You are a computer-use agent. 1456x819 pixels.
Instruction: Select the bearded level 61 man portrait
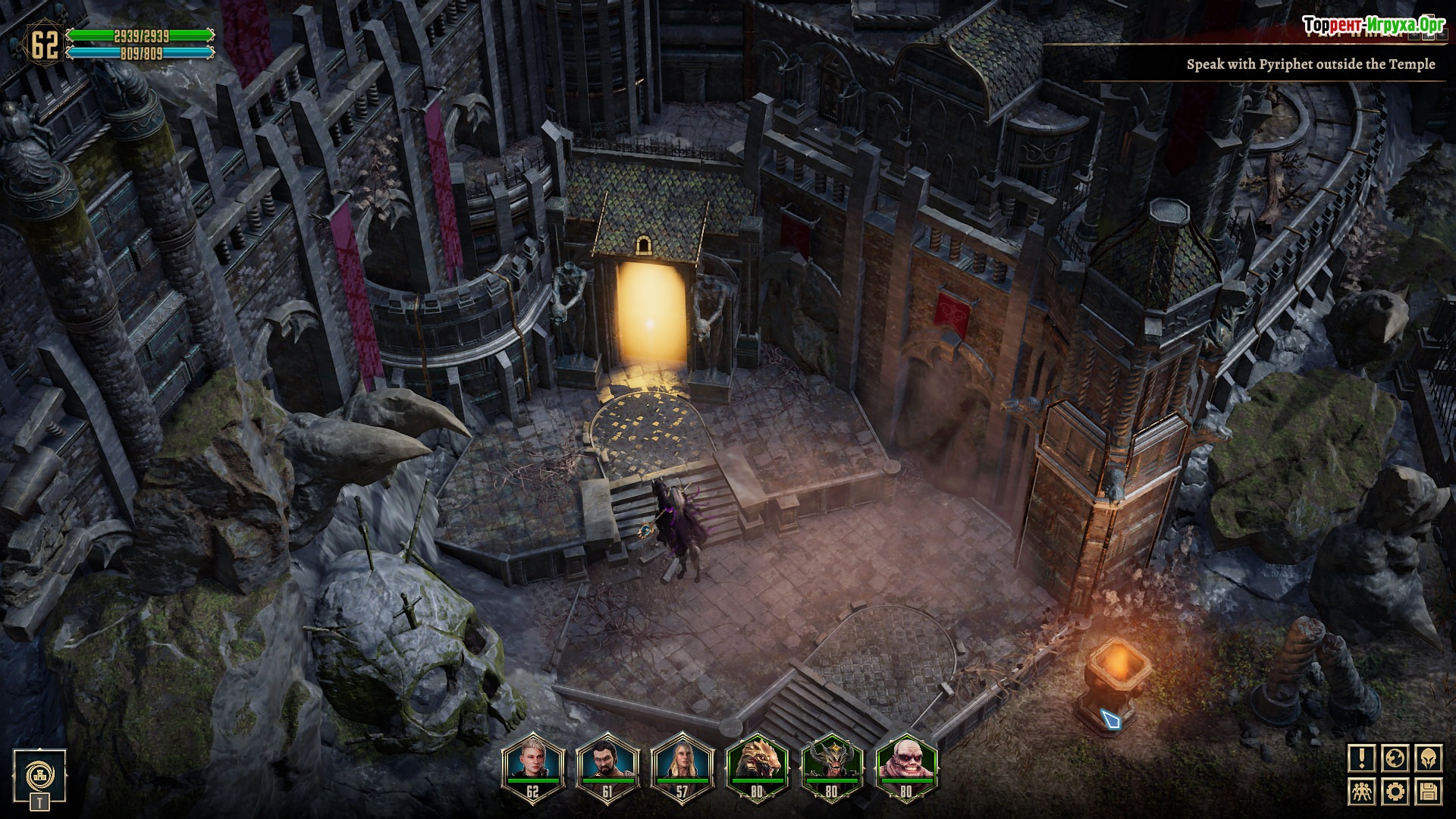(x=607, y=760)
